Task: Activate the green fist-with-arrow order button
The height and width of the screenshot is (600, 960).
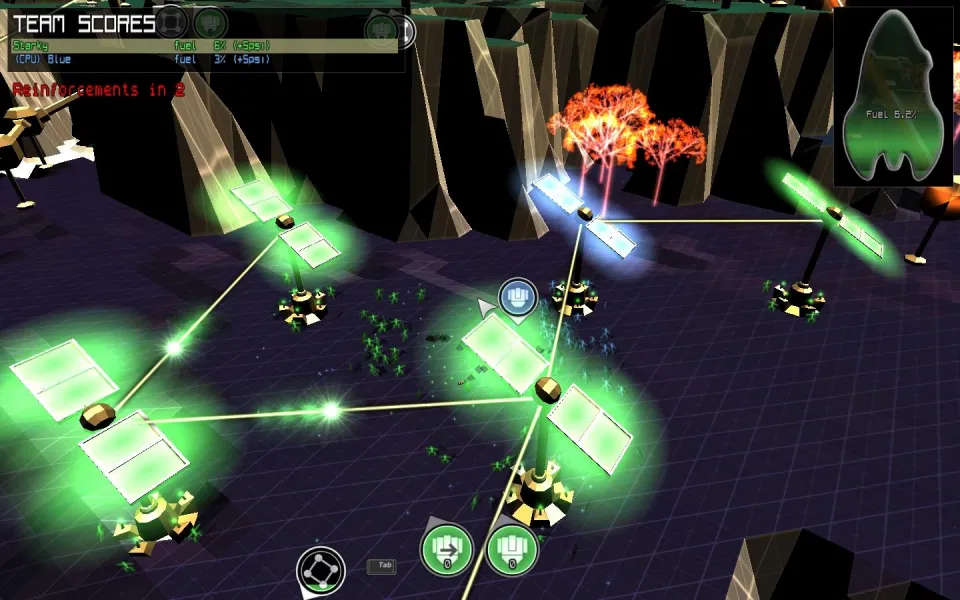Action: 445,550
